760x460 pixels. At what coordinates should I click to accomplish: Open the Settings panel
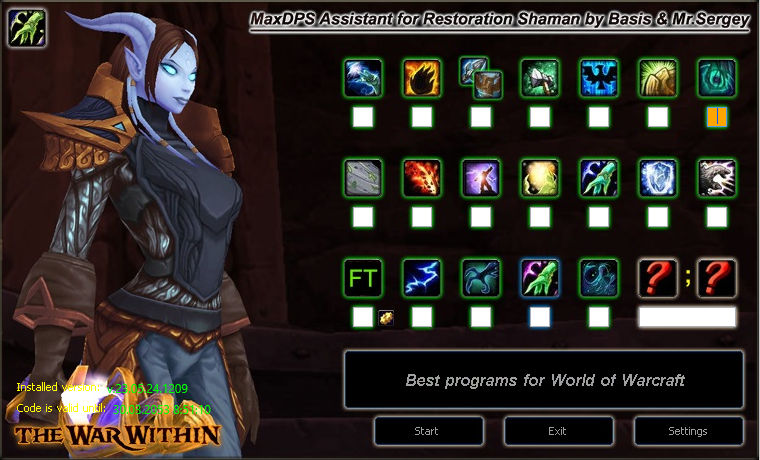click(x=687, y=431)
